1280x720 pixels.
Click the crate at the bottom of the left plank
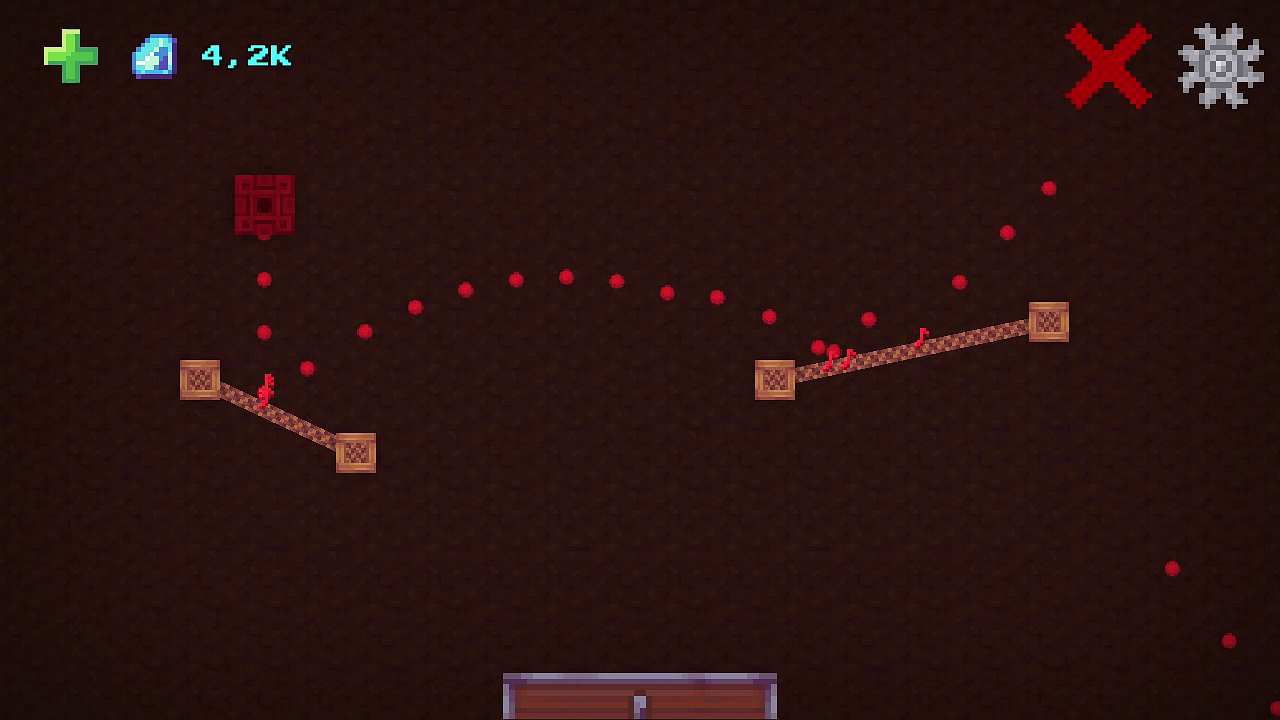pos(357,452)
